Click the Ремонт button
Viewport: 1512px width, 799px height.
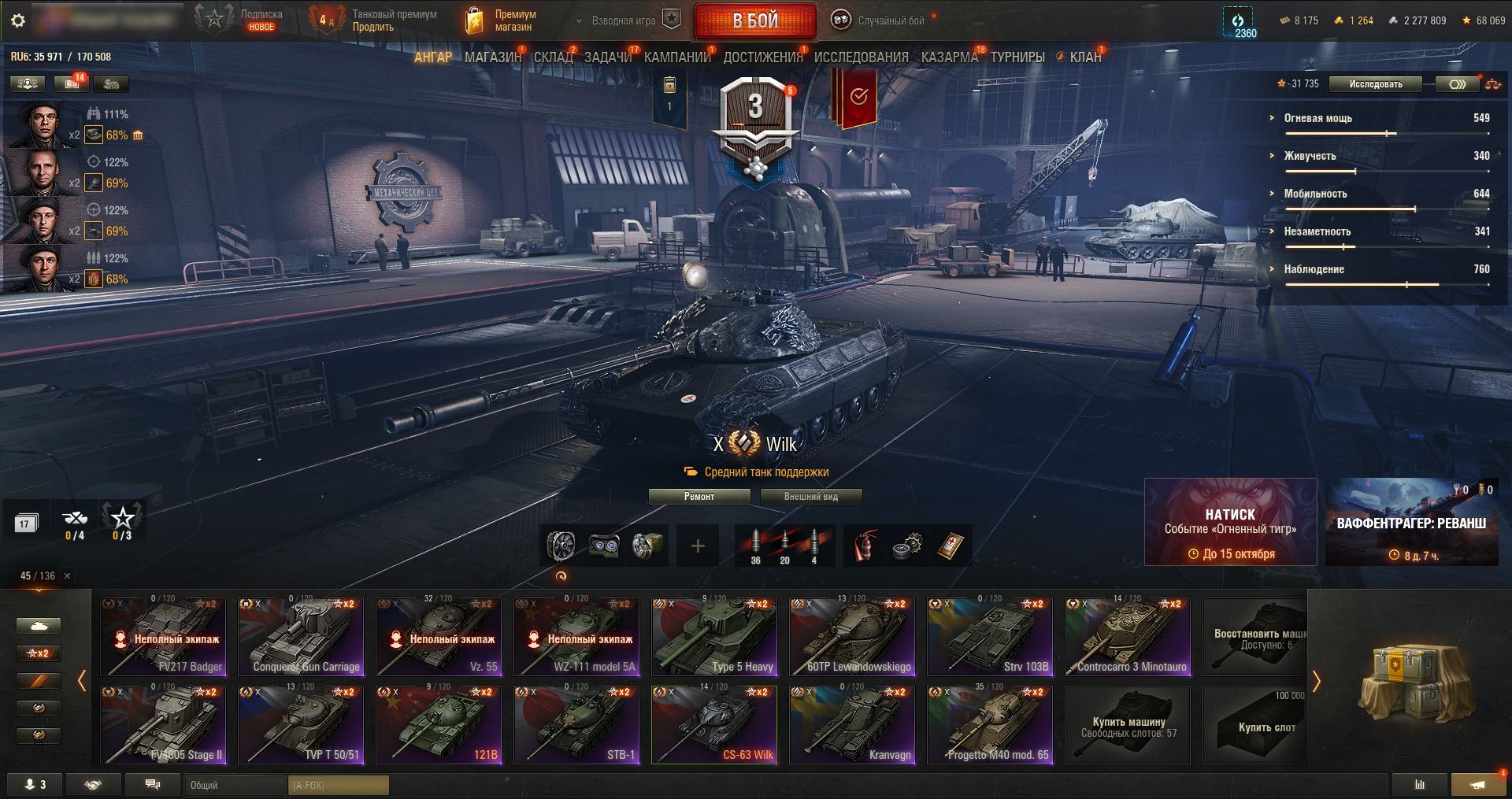(699, 497)
